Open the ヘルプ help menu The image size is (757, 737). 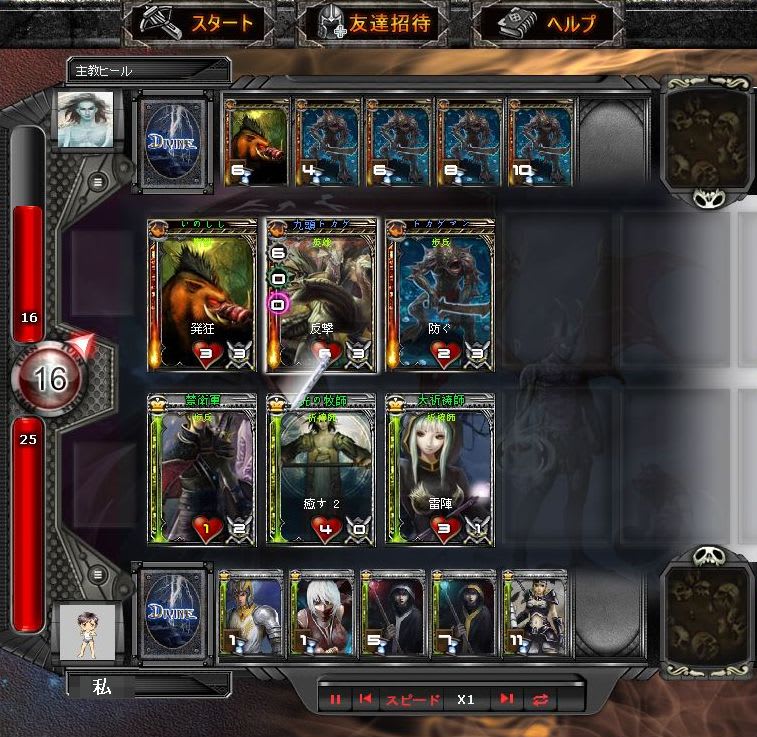(548, 24)
